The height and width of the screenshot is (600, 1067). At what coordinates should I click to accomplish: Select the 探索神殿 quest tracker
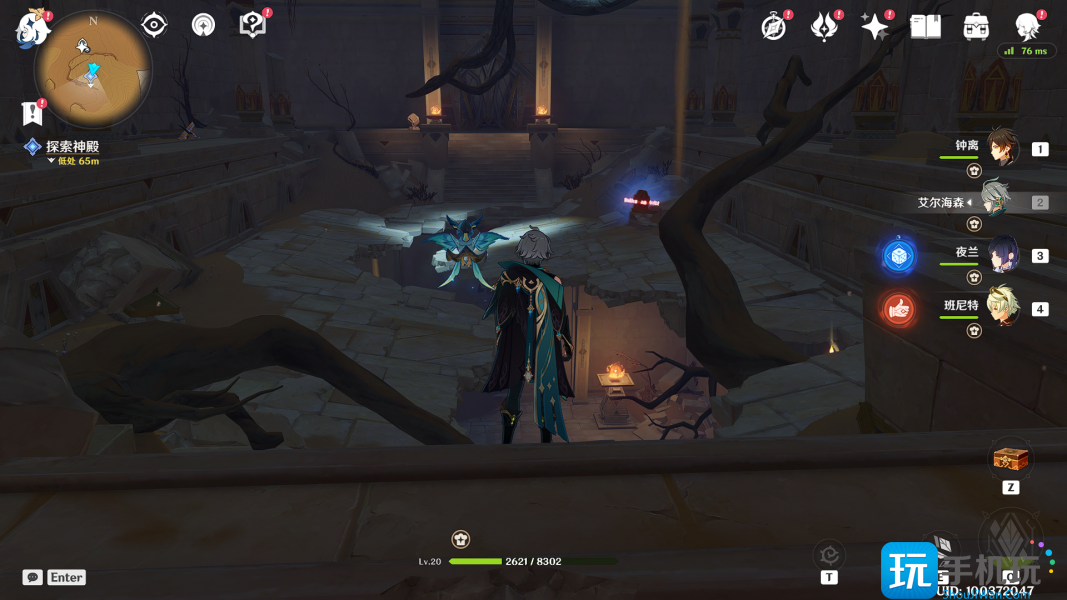(72, 147)
